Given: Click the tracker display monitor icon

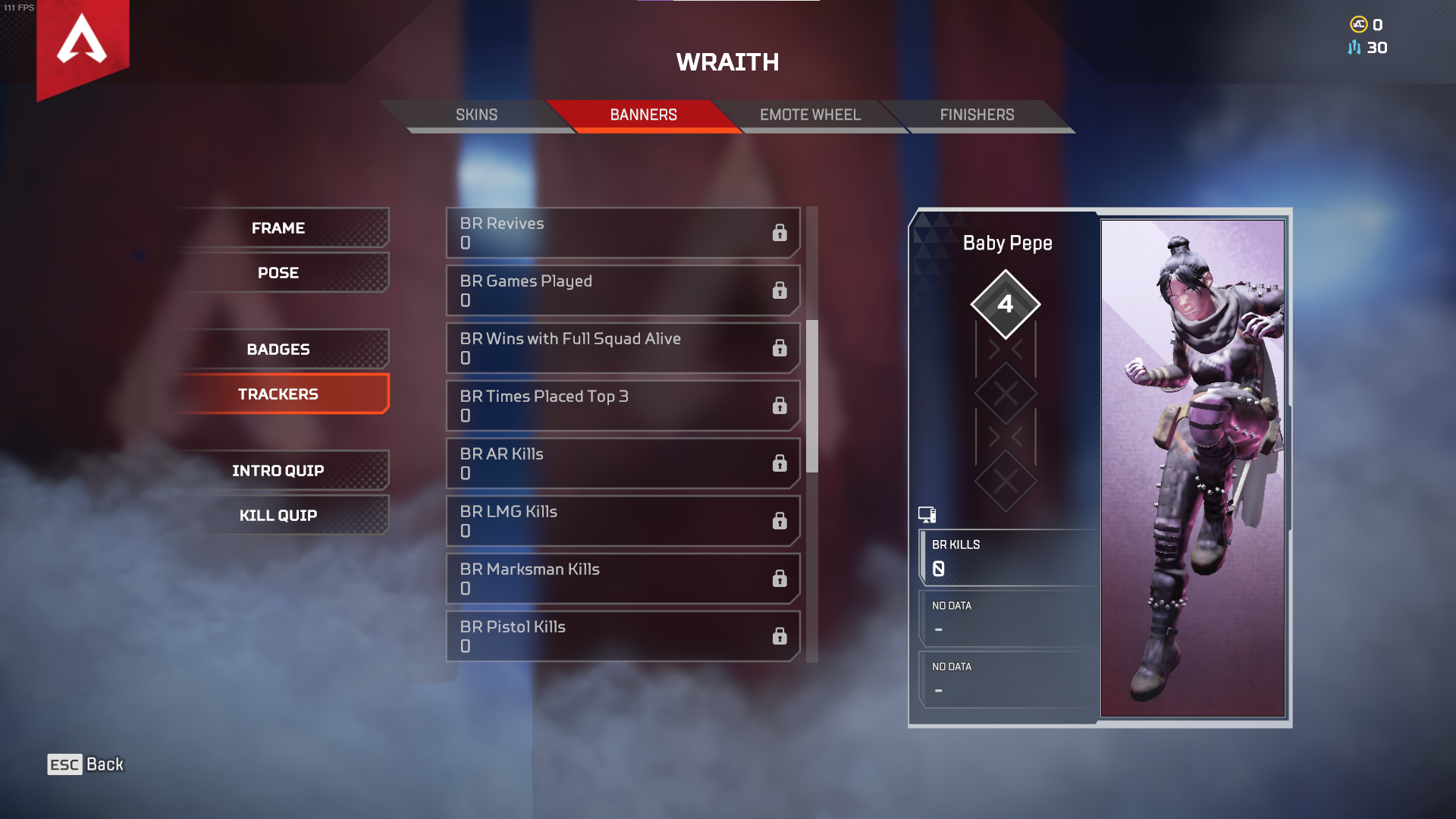Looking at the screenshot, I should 928,515.
